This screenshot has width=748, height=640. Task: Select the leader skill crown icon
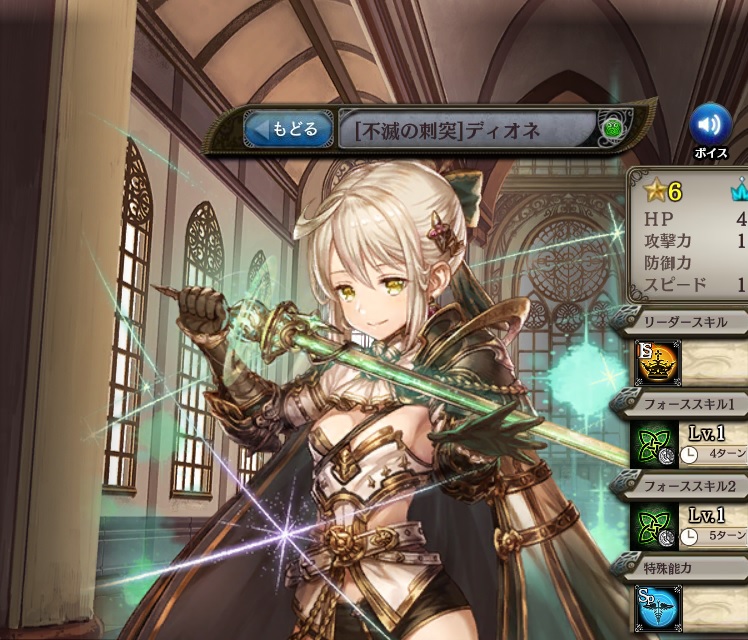655,364
